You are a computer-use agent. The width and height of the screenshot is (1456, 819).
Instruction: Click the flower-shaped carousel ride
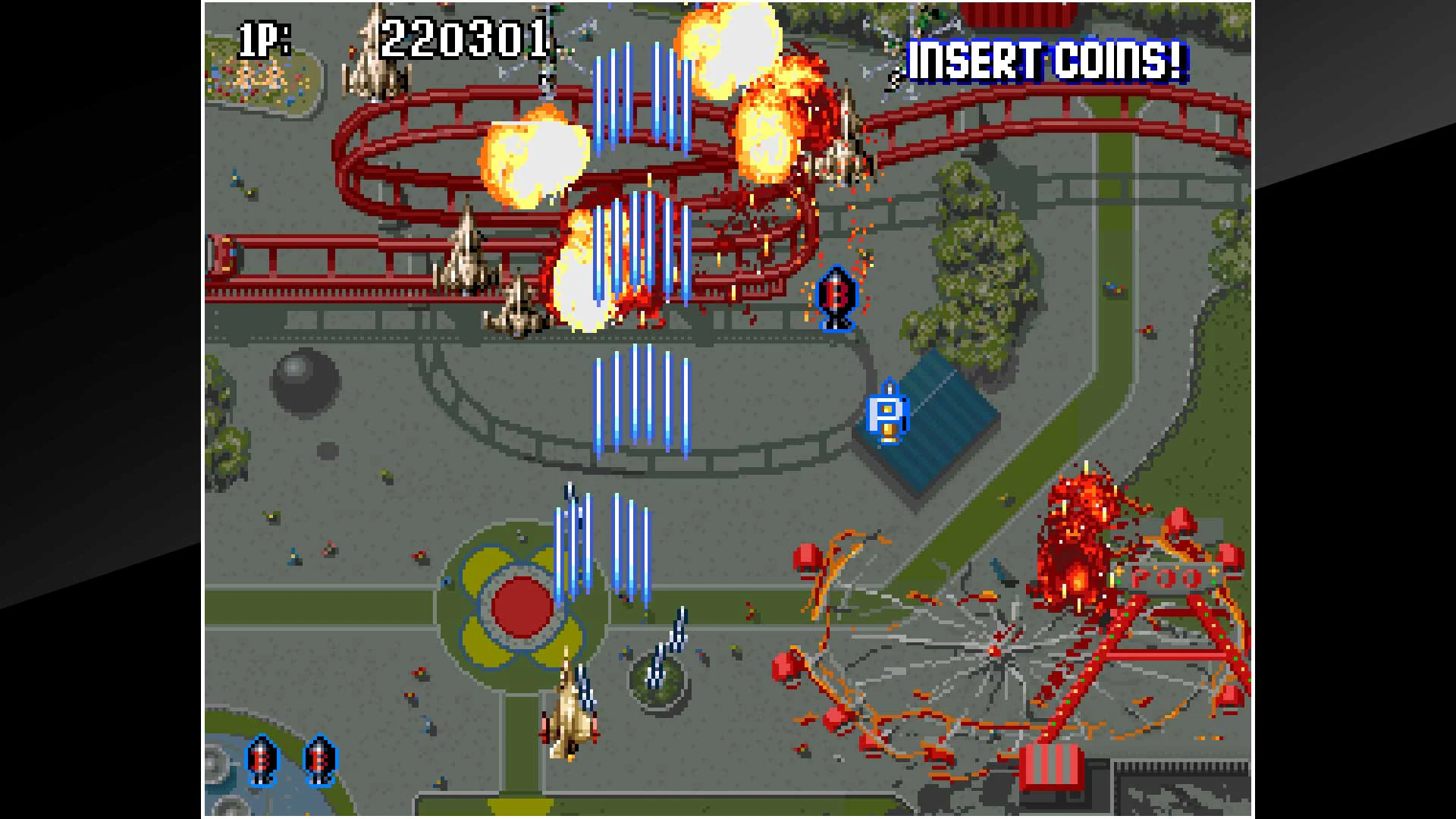click(x=523, y=607)
